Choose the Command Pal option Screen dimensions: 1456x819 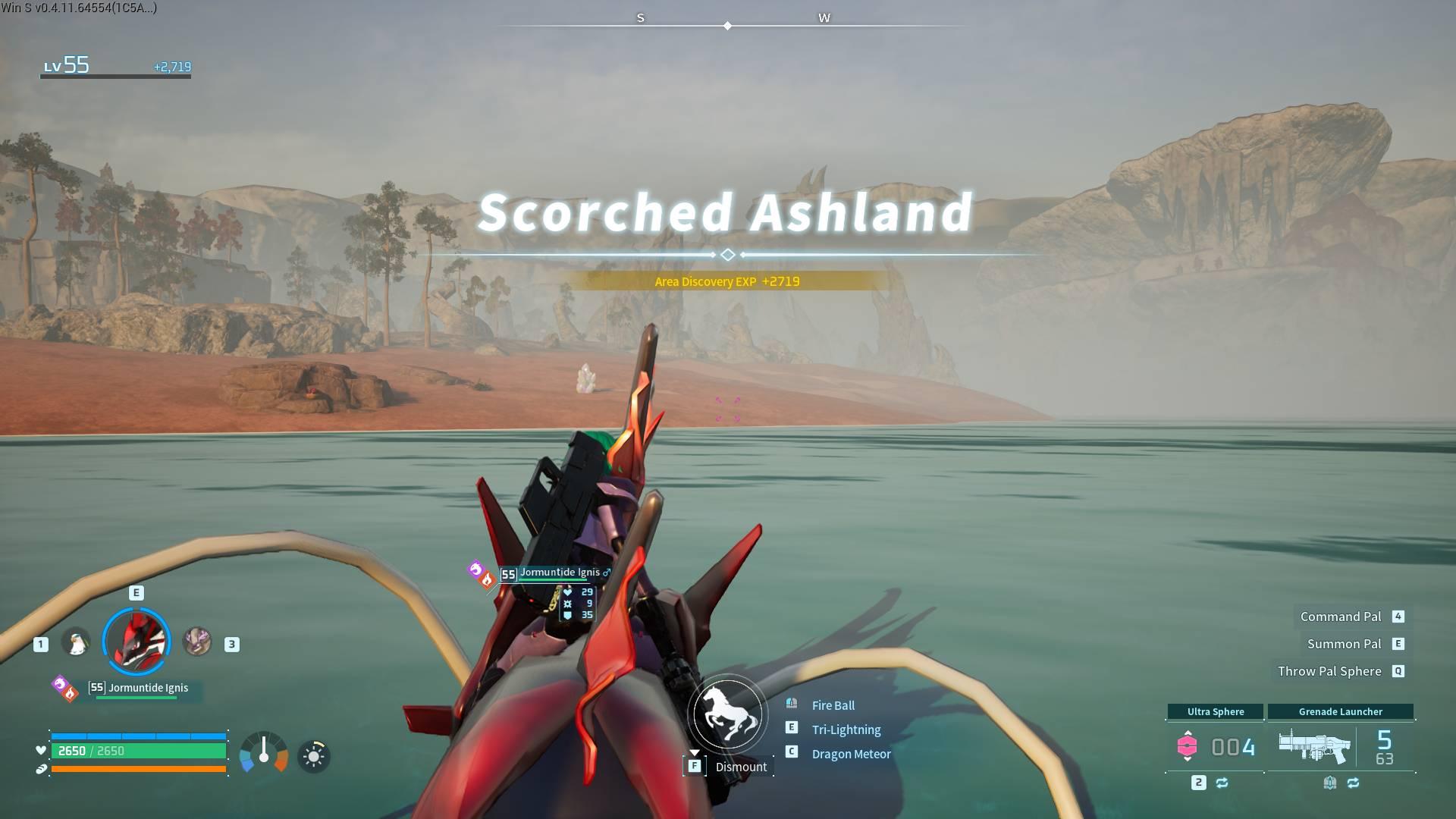1341,617
